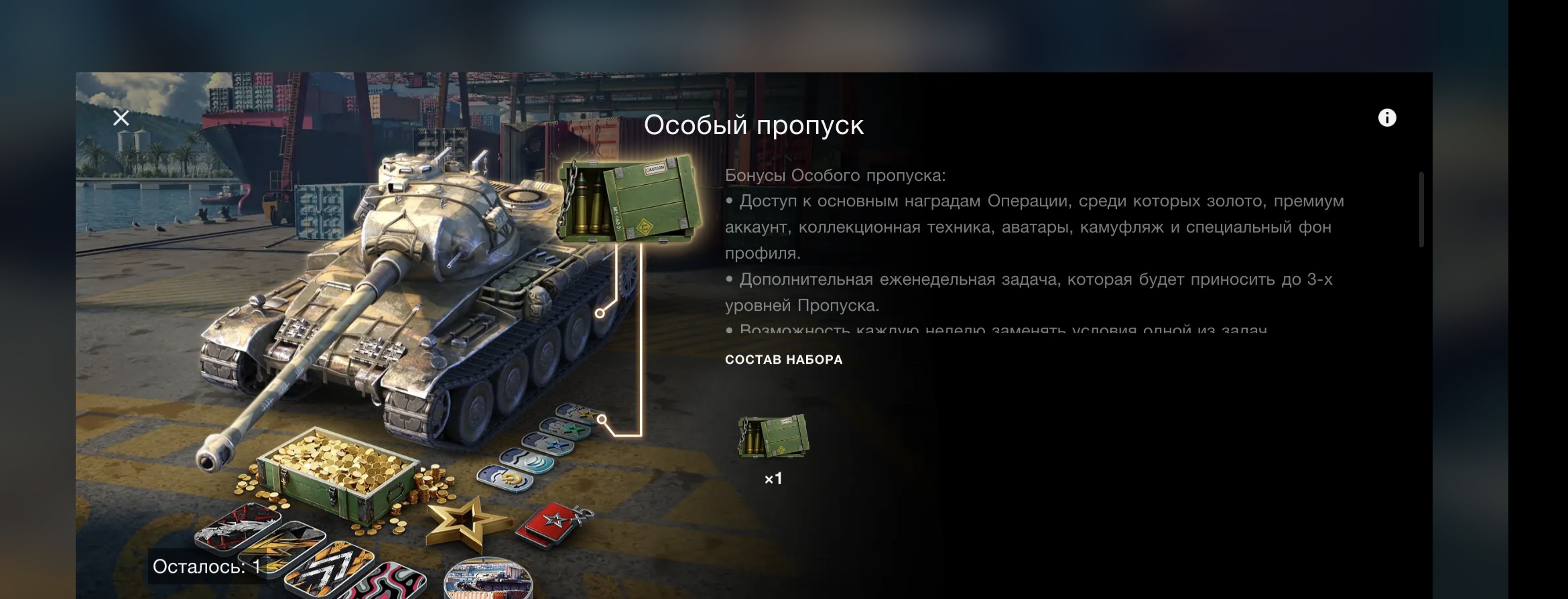Screen dimensions: 1568x599
Task: Click the Особый пропуск title text
Action: tap(755, 125)
